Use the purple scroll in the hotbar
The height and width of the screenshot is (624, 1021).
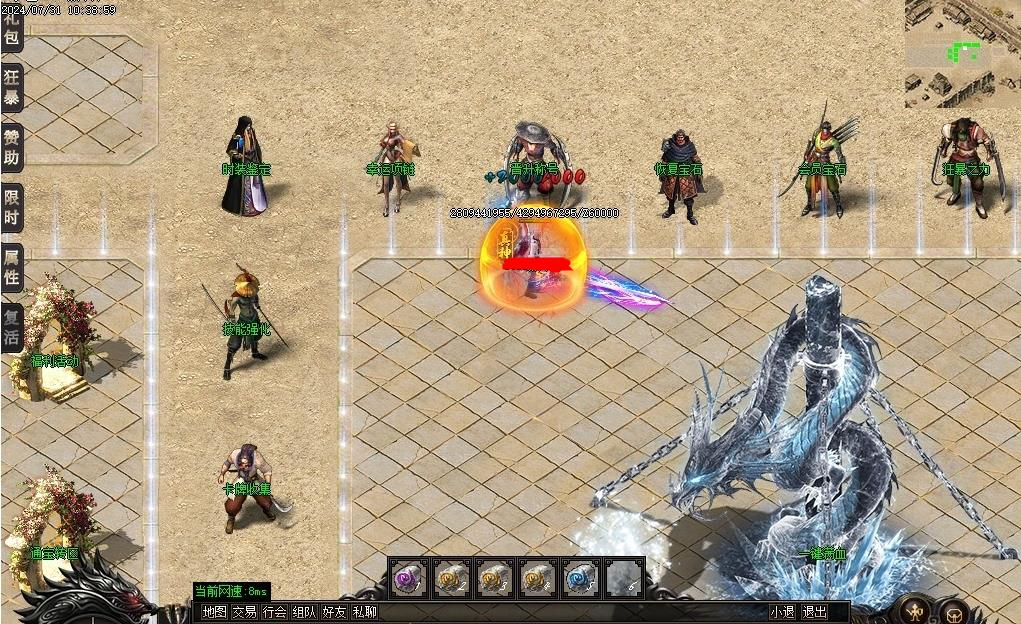[x=408, y=578]
